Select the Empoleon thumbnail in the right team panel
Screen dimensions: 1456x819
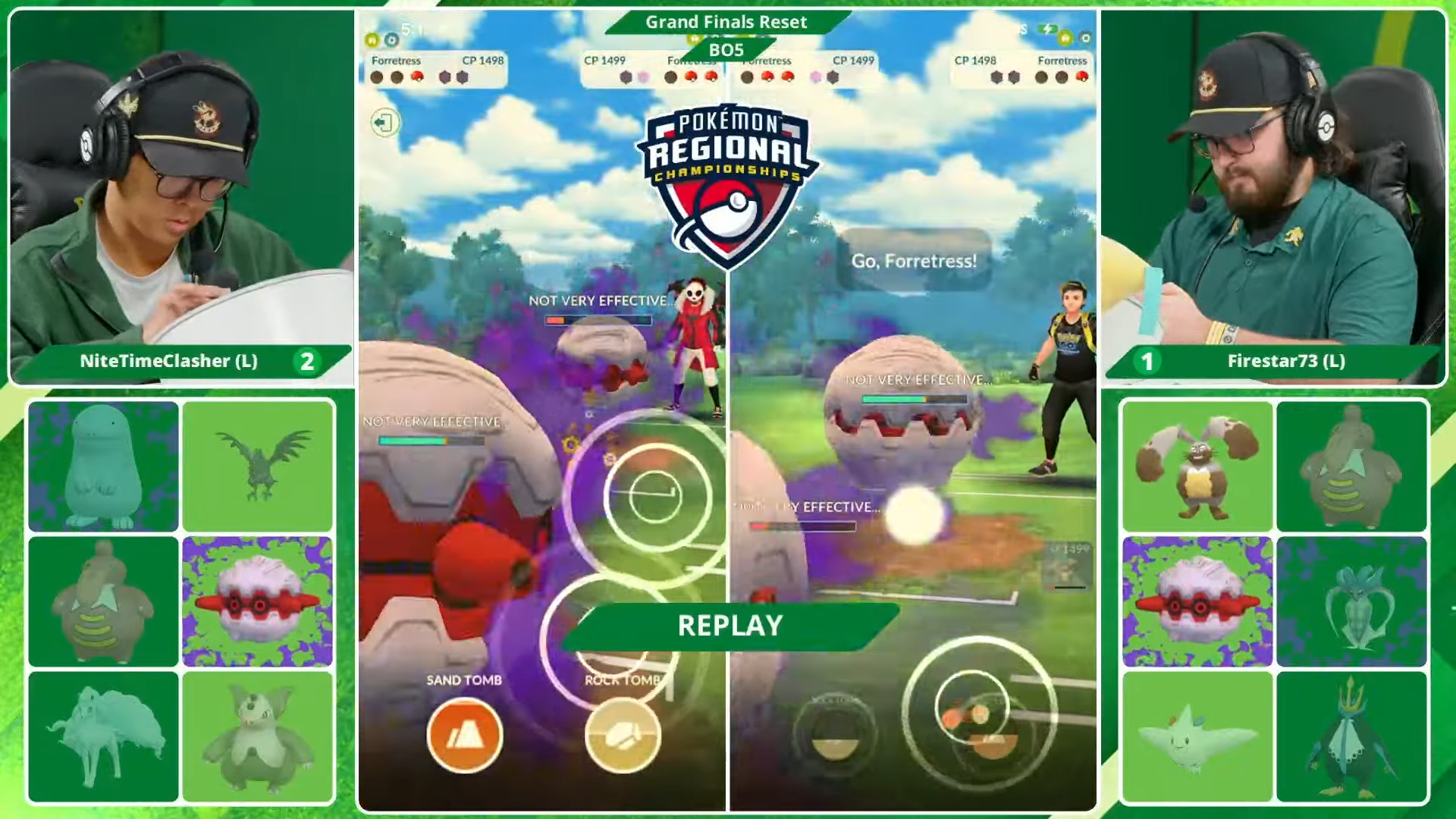tap(1353, 730)
